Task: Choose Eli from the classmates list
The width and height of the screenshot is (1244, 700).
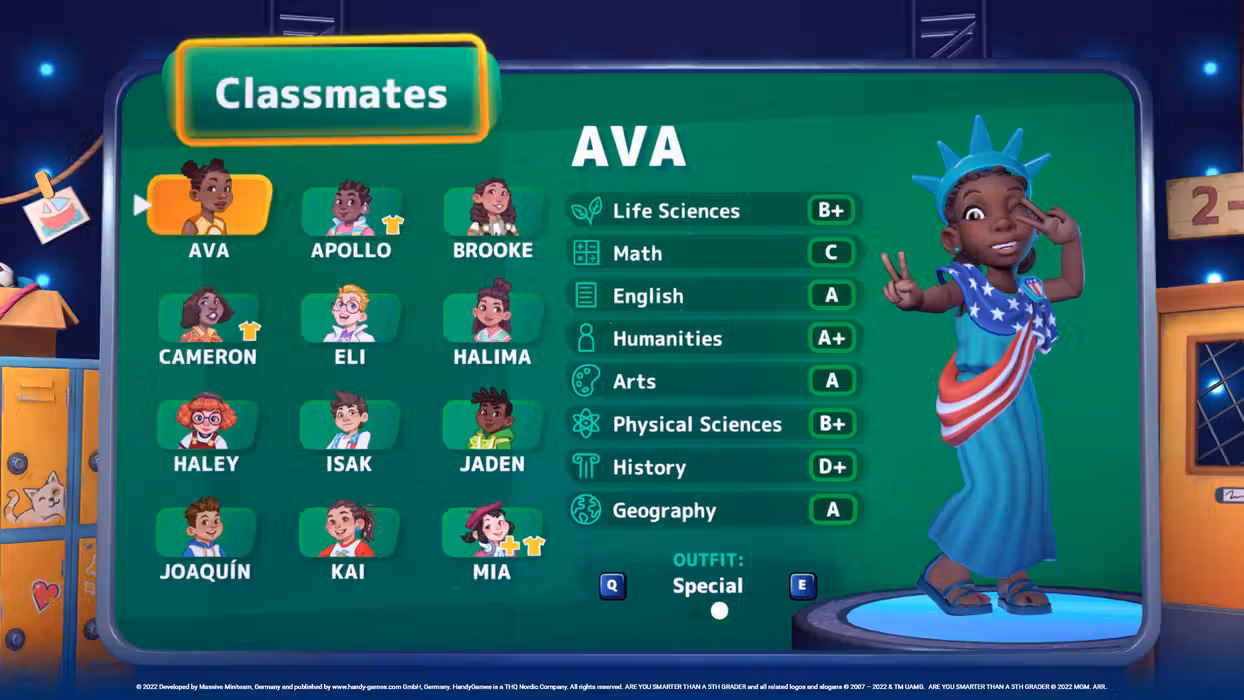Action: [x=350, y=318]
